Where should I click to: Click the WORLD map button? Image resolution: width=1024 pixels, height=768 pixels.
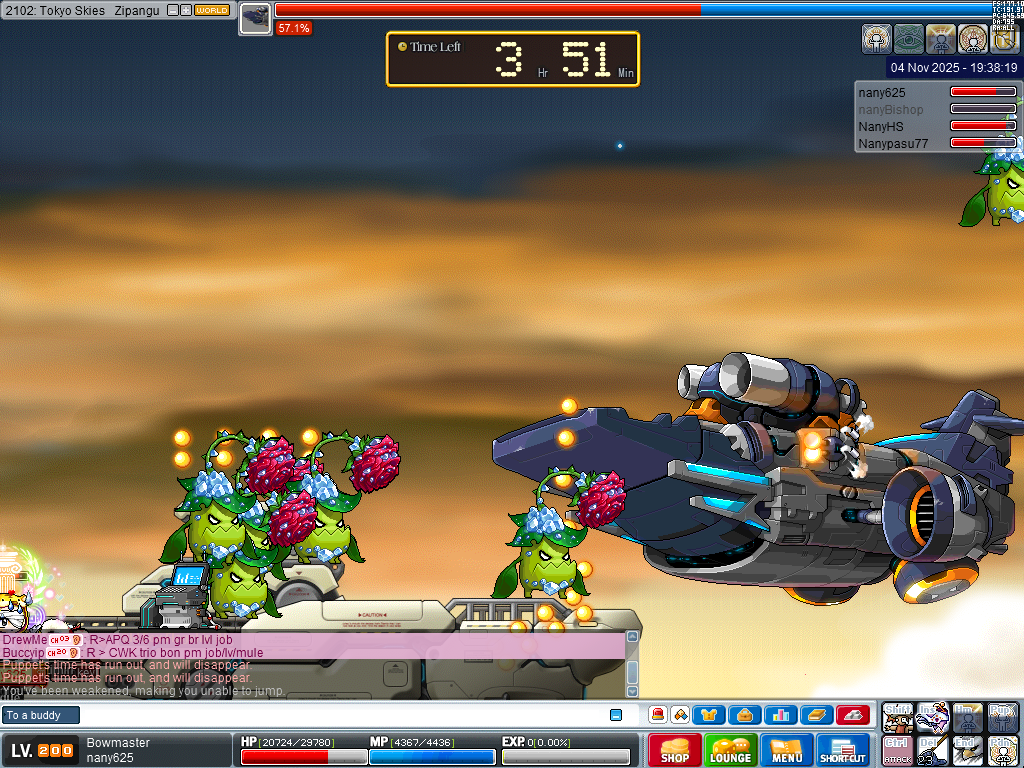click(x=212, y=10)
